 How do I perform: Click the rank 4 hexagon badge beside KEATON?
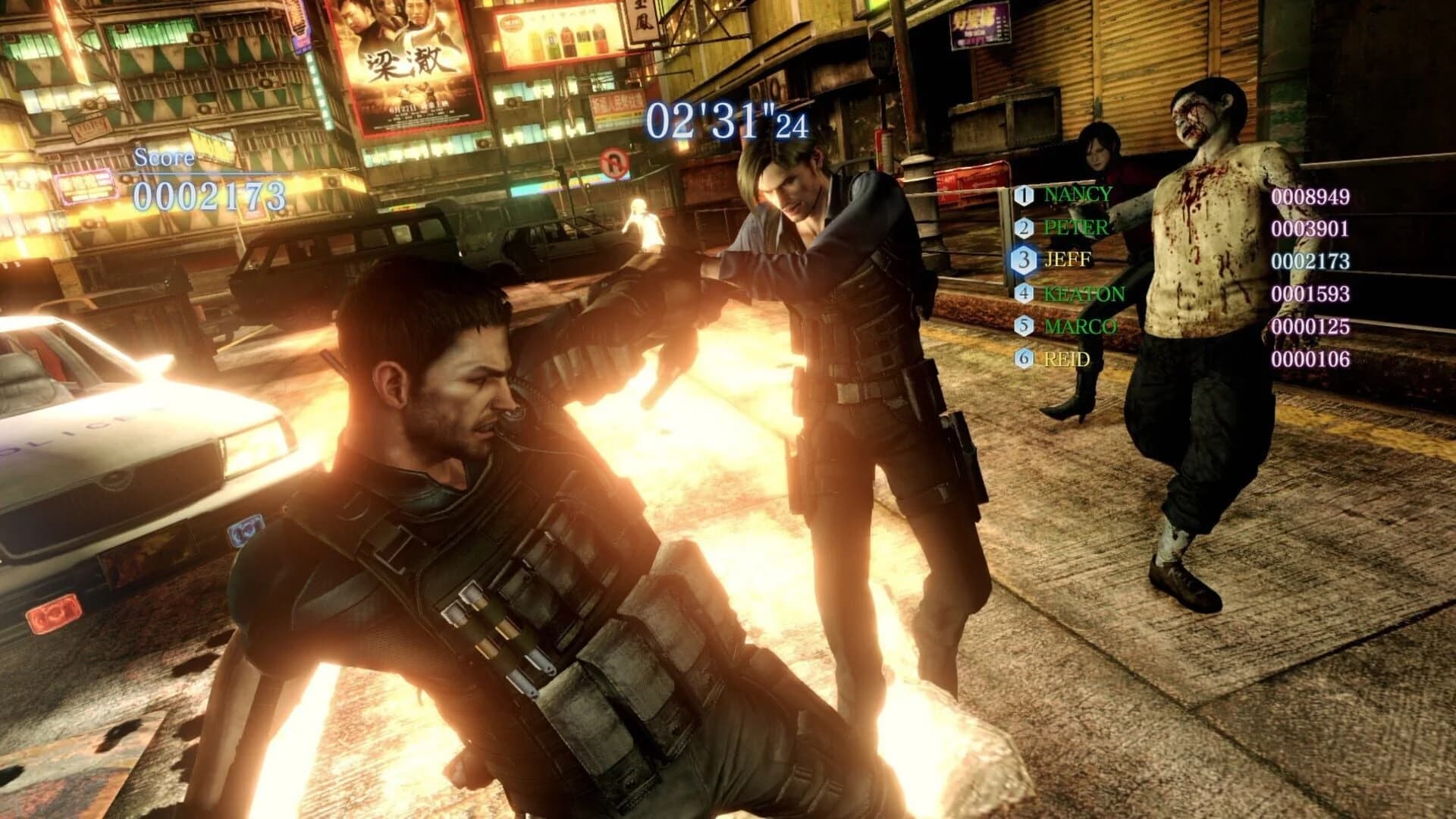[1023, 294]
